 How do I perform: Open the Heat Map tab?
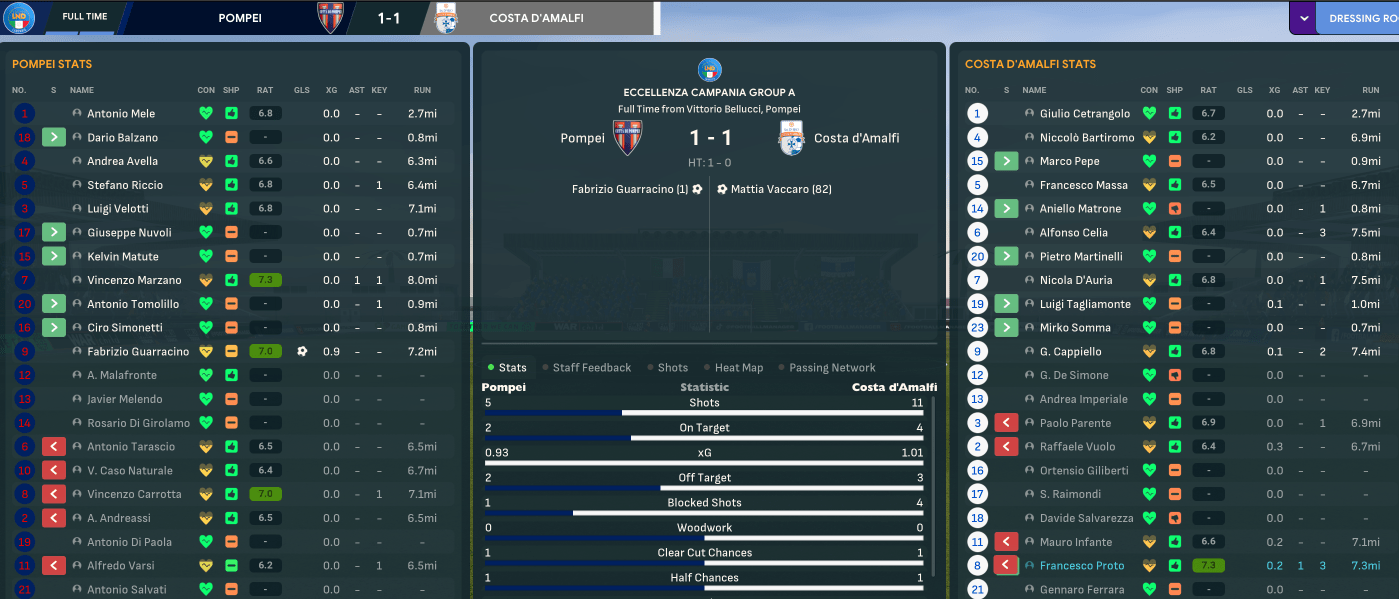(x=738, y=368)
